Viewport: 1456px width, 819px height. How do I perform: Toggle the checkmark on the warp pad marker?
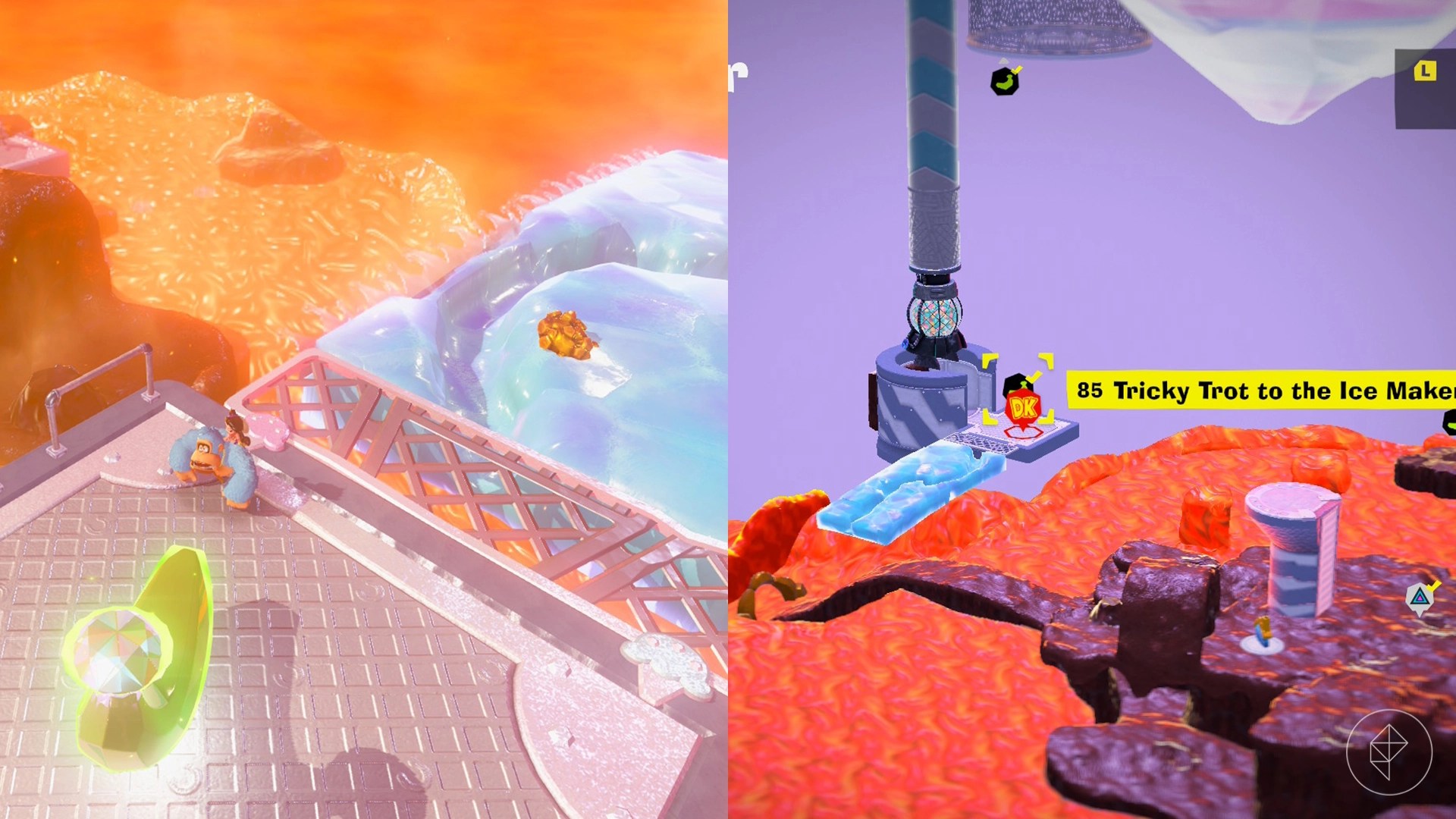1434,585
